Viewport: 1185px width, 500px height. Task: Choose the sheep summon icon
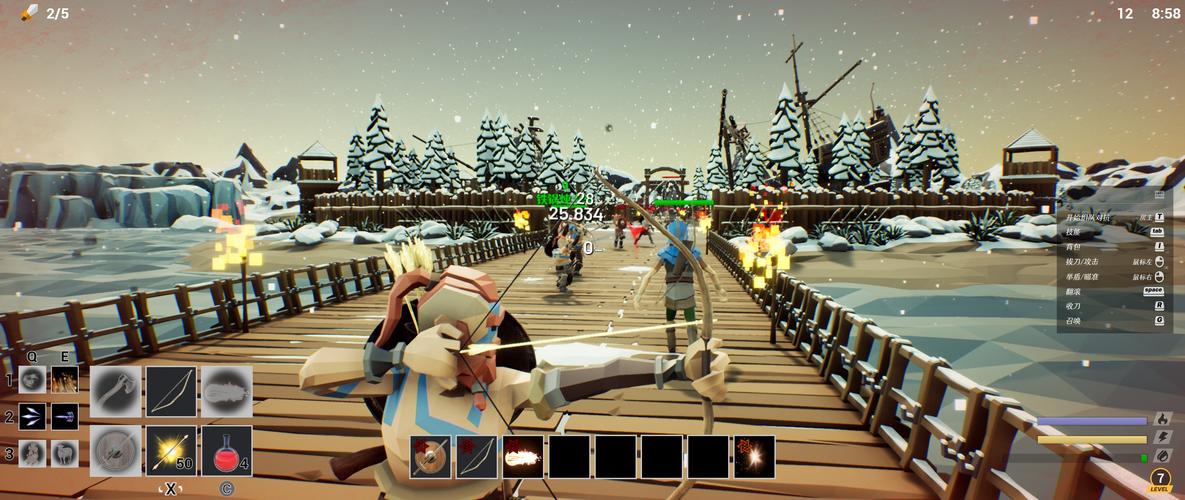tap(65, 453)
